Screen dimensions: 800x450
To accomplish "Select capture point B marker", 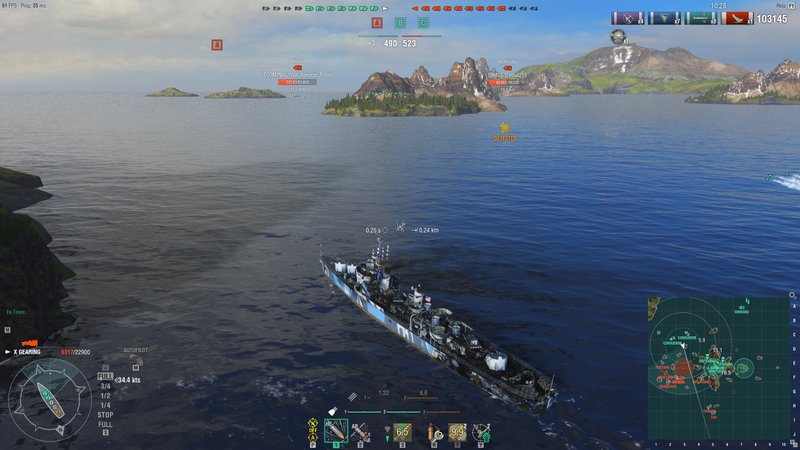I will coord(400,22).
